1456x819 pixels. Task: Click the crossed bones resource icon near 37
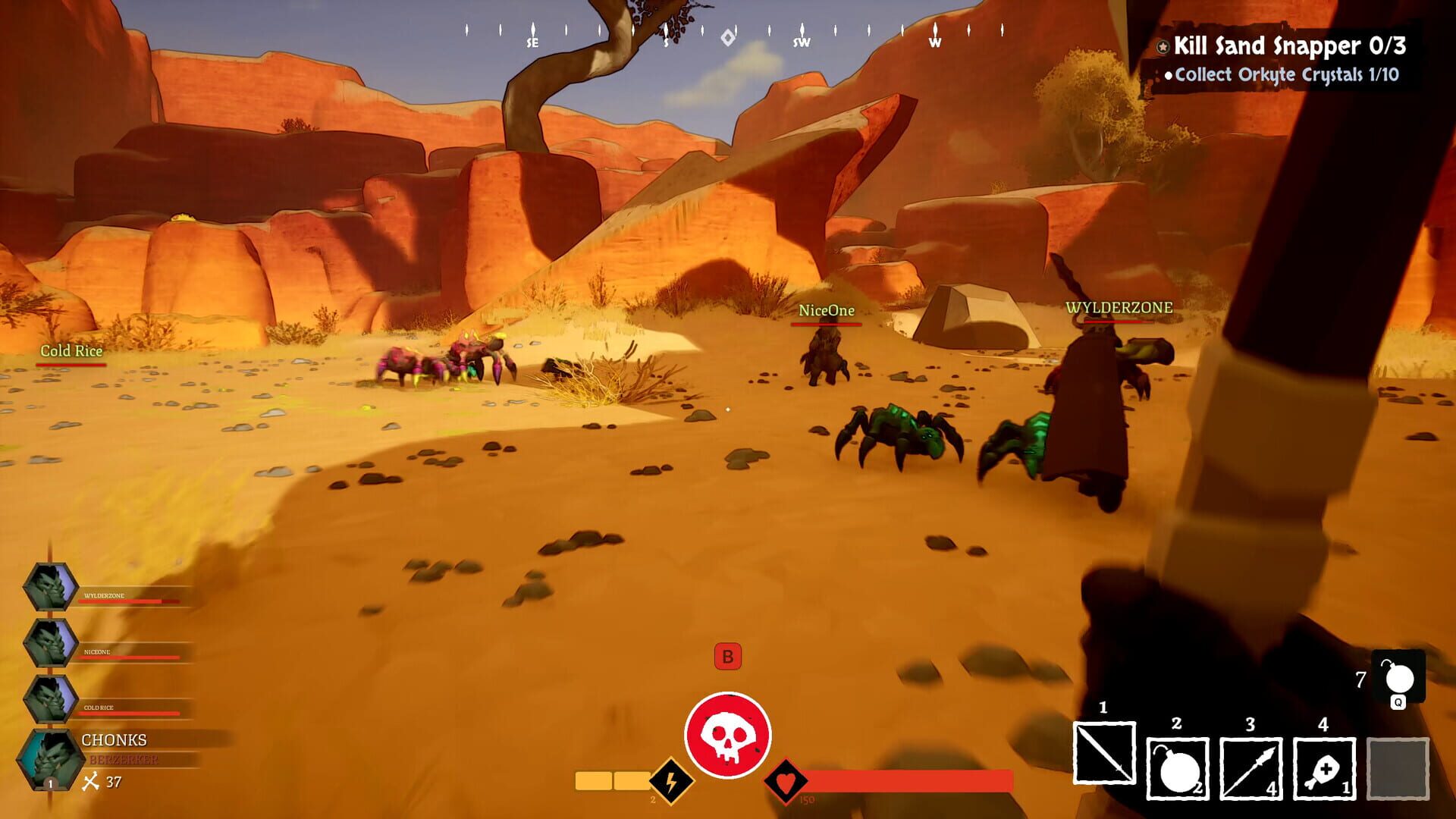[x=91, y=782]
